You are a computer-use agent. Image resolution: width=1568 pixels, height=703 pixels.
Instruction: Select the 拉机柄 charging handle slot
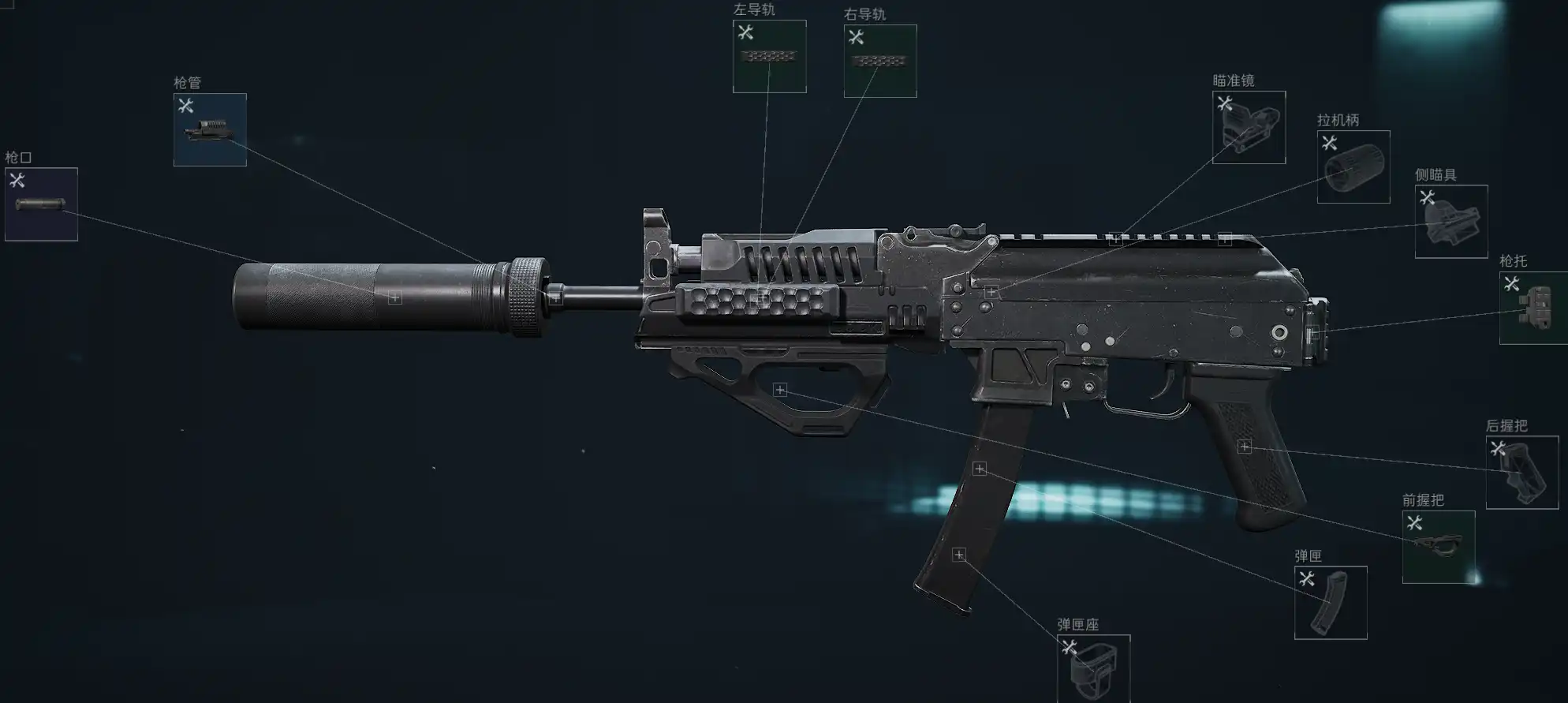click(x=1353, y=166)
